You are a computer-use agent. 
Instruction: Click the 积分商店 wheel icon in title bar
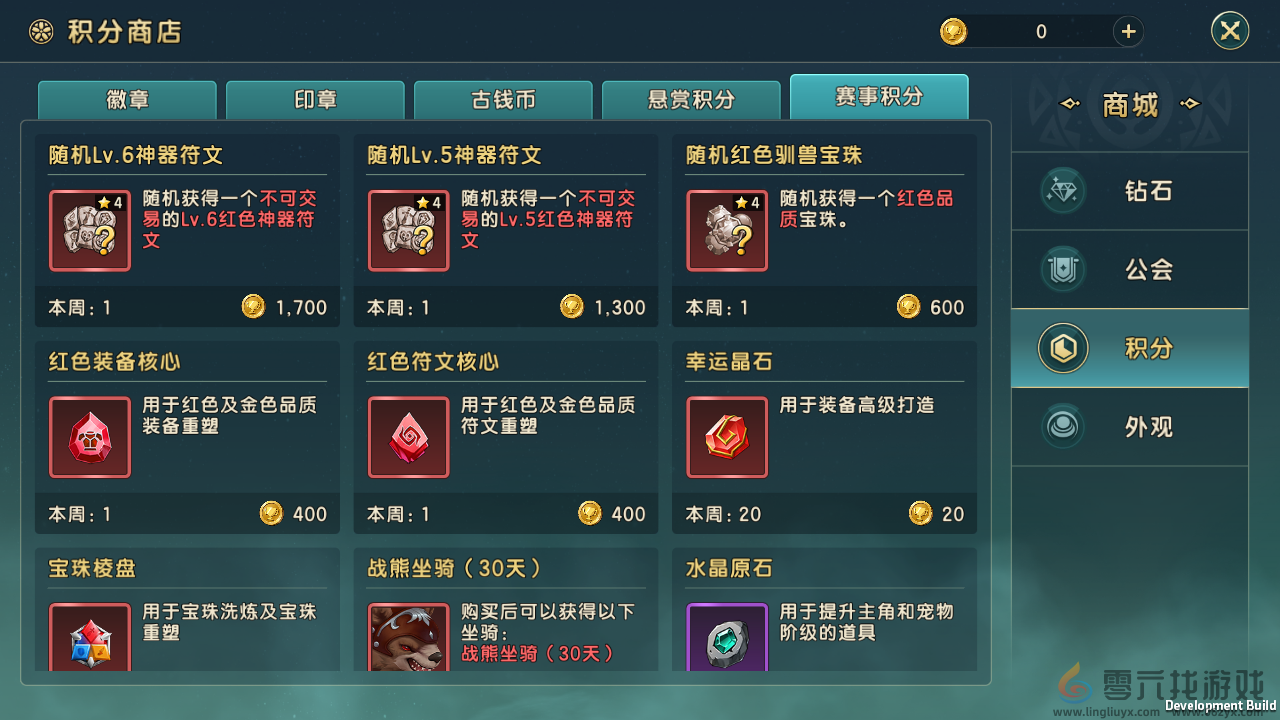pyautogui.click(x=41, y=30)
